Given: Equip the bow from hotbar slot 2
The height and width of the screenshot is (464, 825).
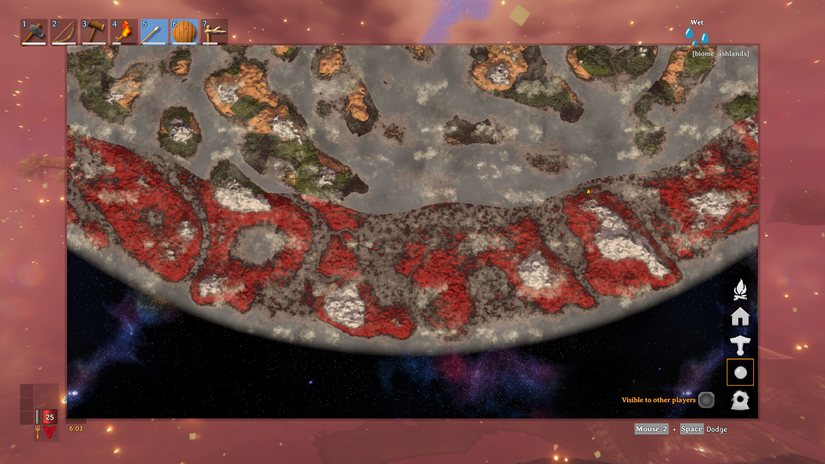Looking at the screenshot, I should pyautogui.click(x=63, y=32).
